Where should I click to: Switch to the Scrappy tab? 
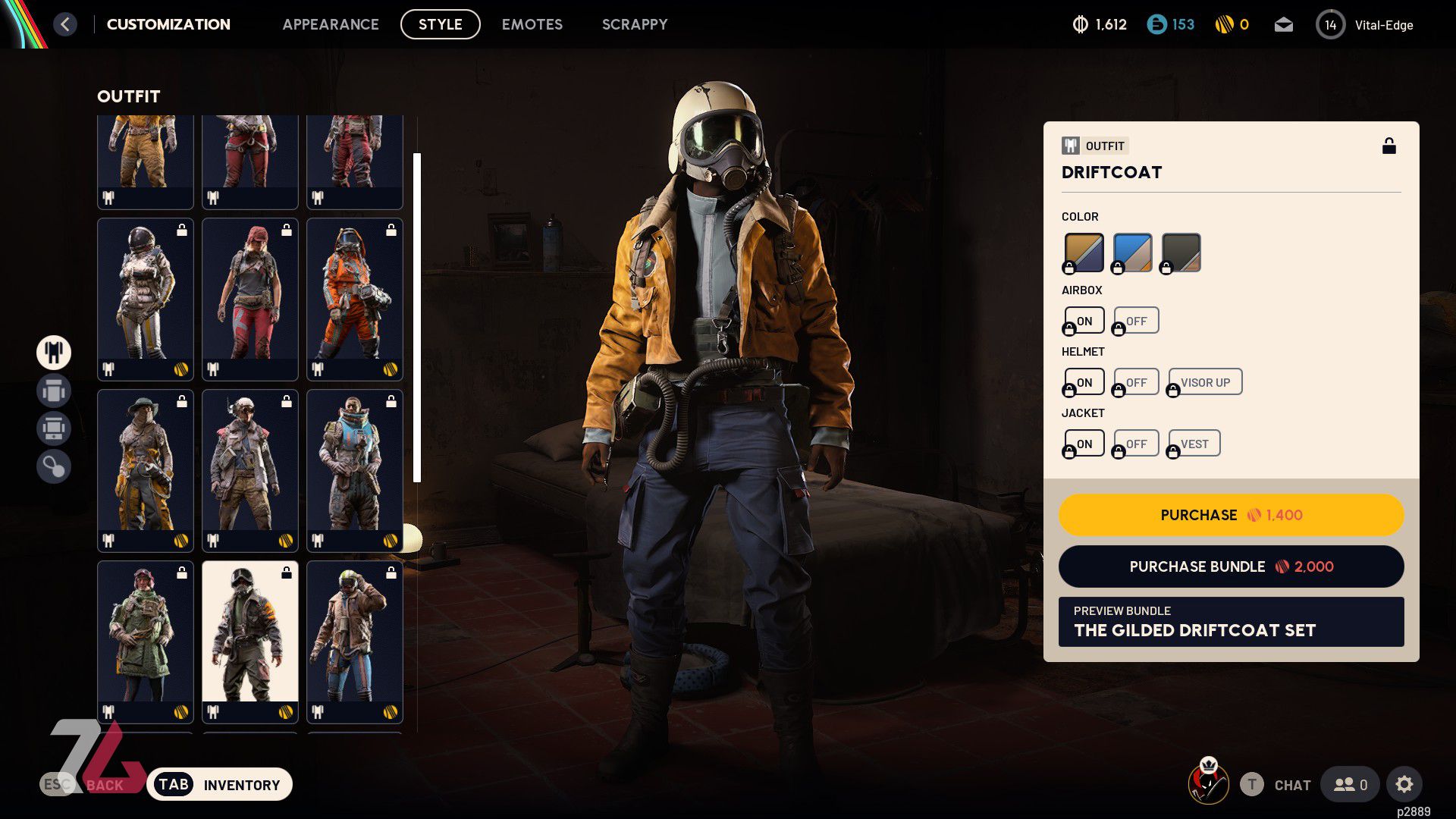635,24
